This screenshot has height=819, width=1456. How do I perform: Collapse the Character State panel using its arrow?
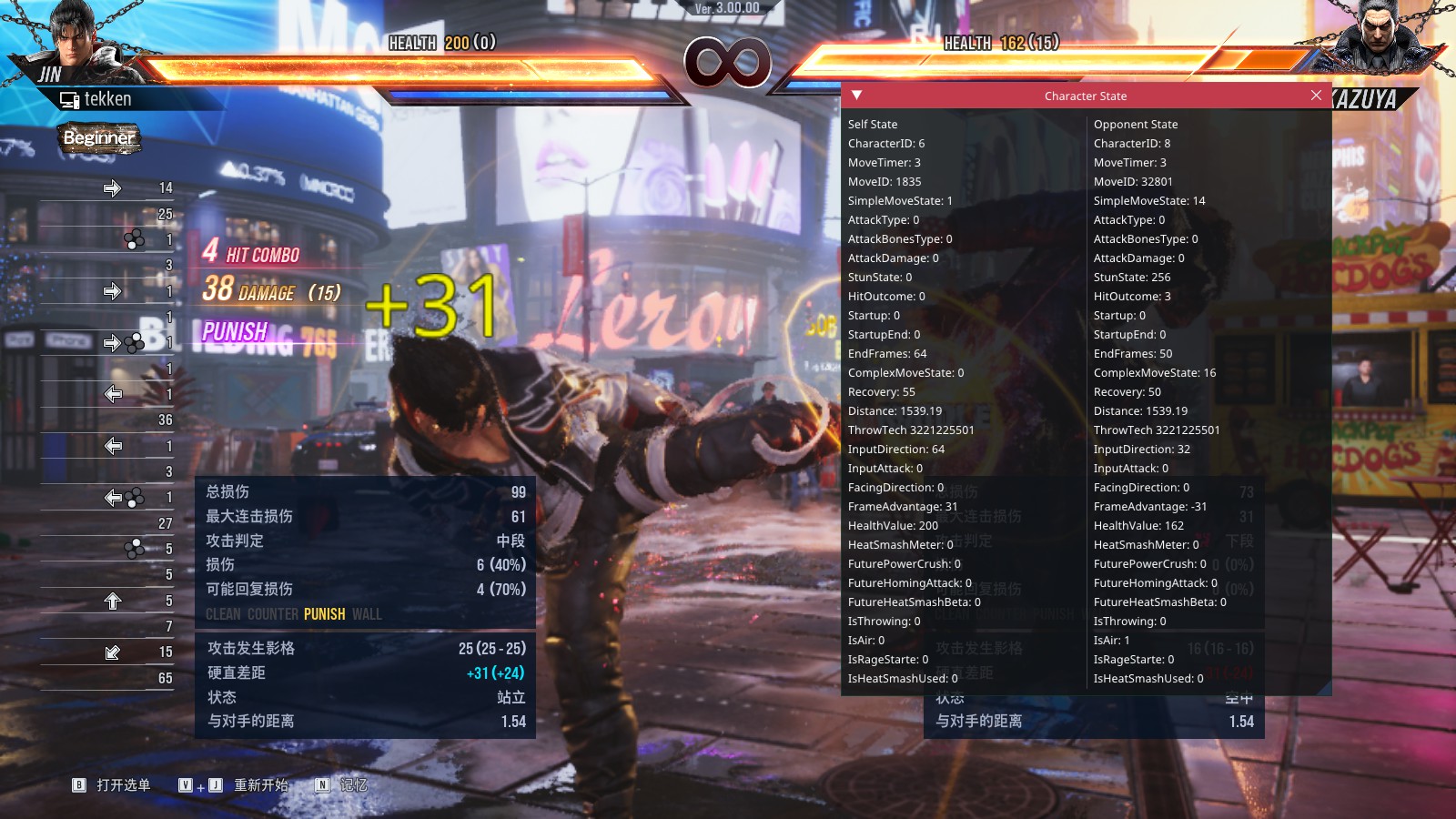(x=856, y=96)
